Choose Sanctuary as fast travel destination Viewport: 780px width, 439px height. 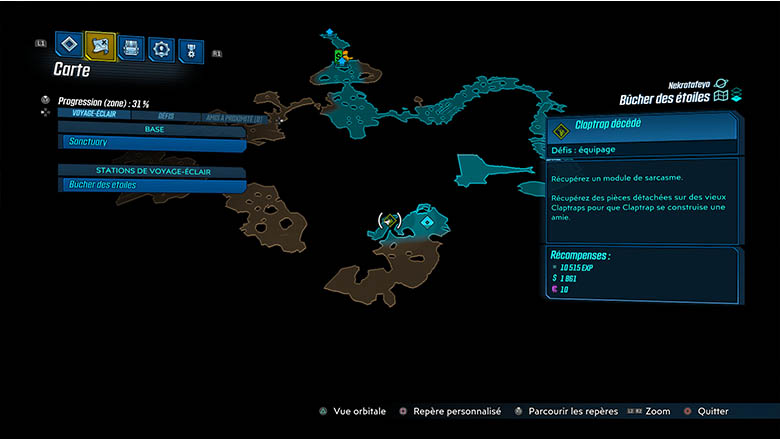coord(152,143)
